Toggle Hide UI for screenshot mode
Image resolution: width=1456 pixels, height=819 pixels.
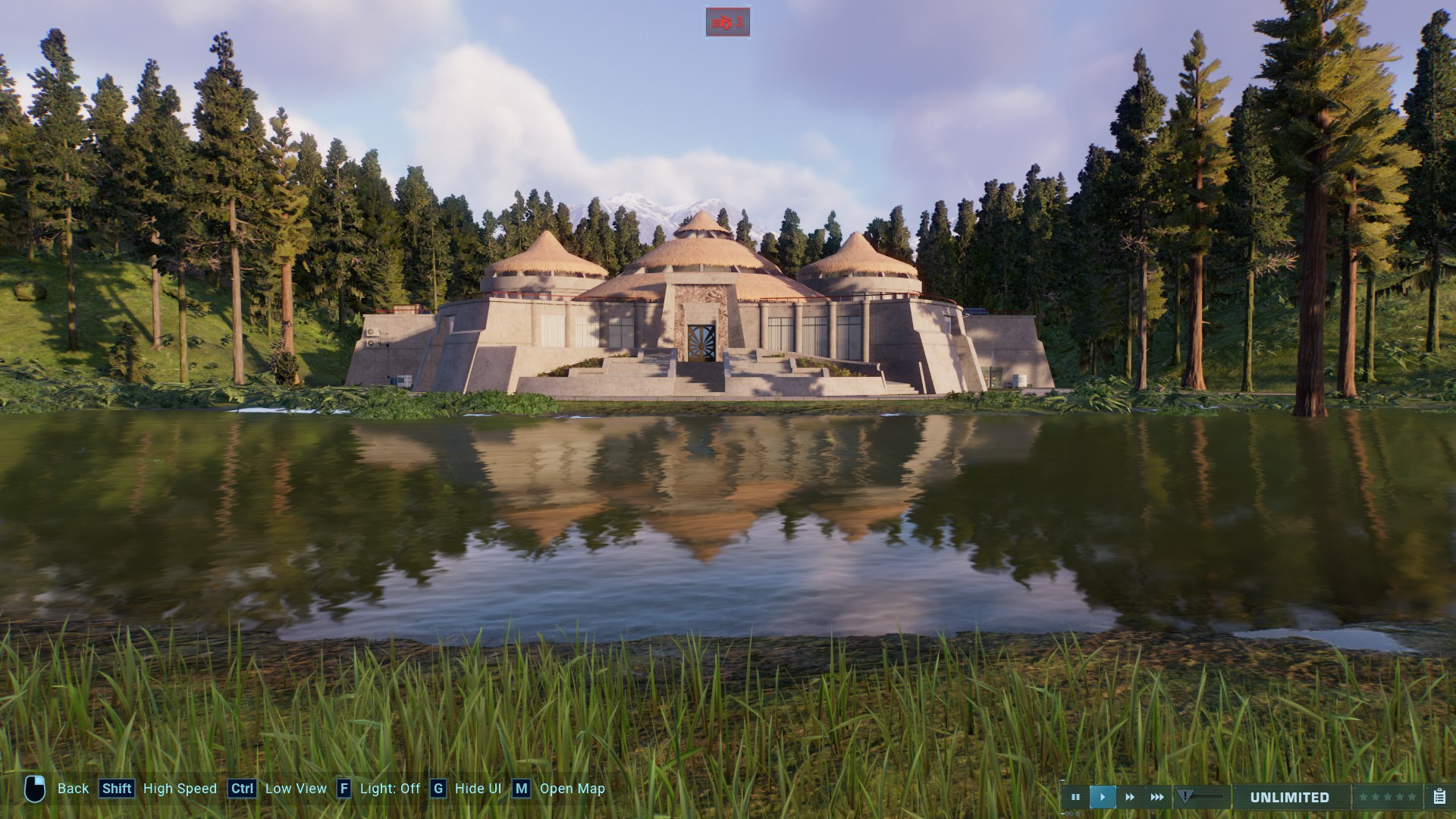[478, 789]
